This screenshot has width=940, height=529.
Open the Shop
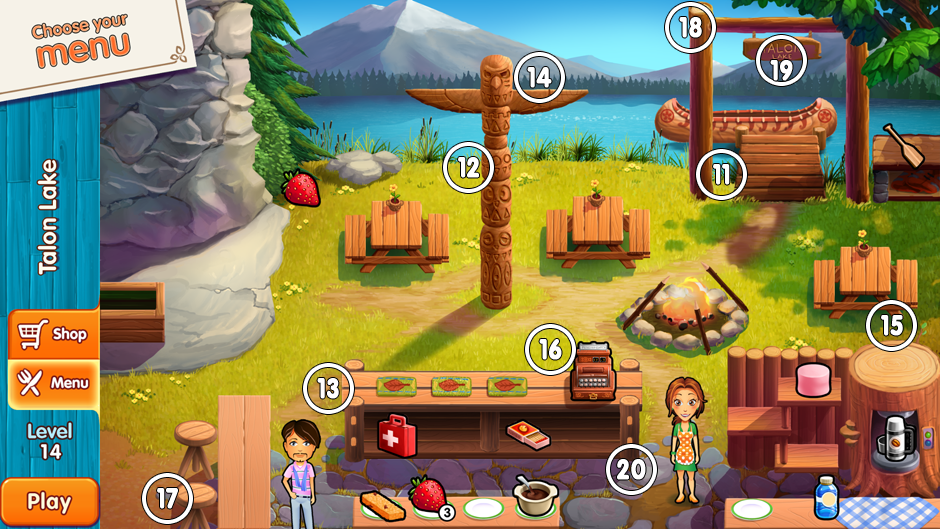coord(54,334)
